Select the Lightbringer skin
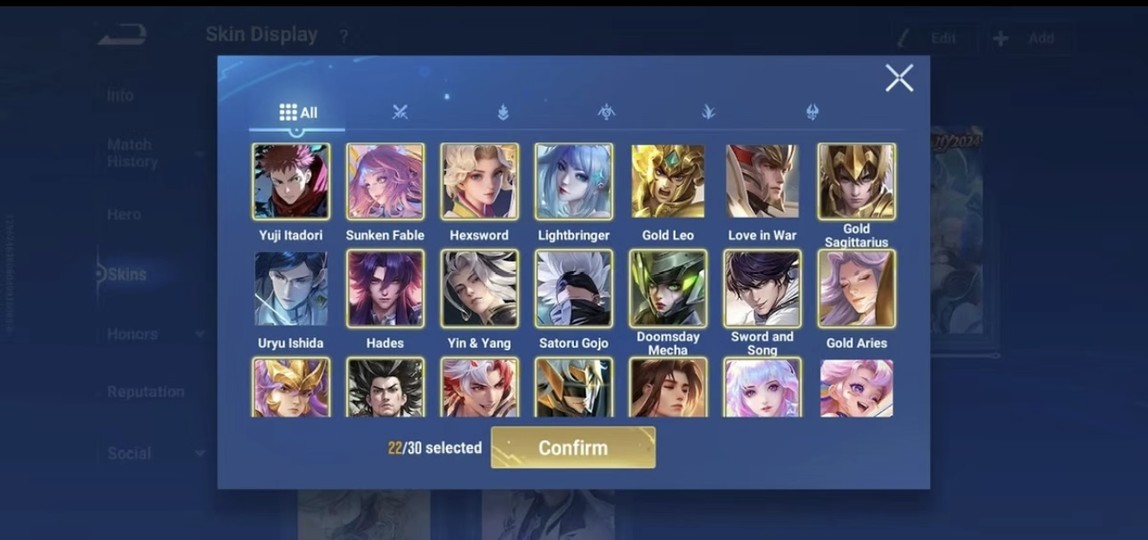 pyautogui.click(x=574, y=182)
